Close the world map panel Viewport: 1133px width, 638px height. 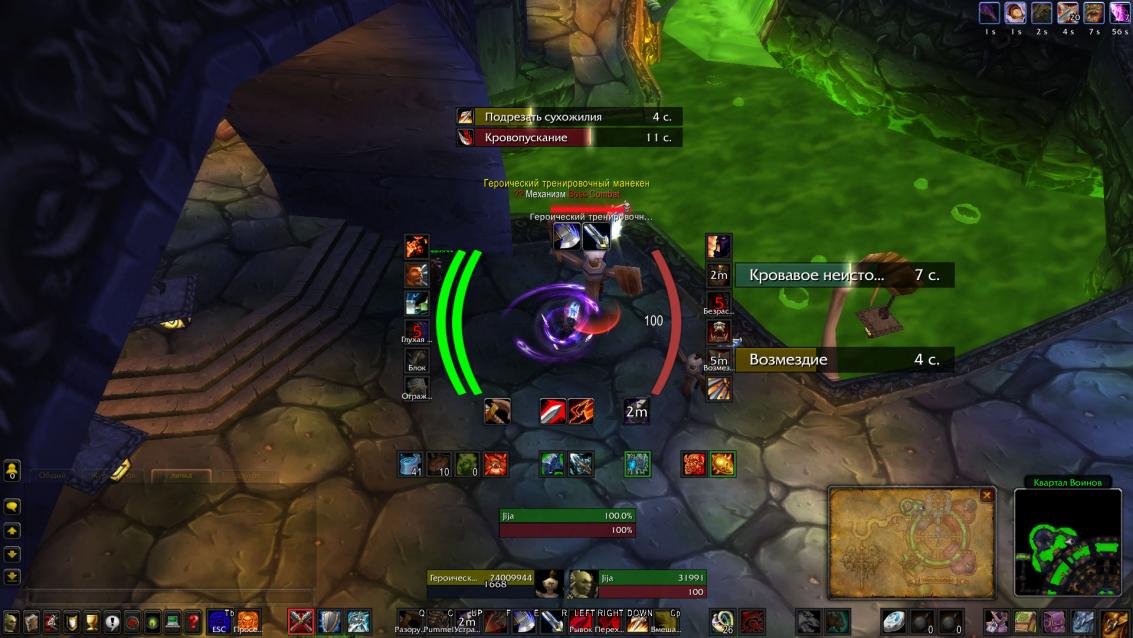coord(987,495)
